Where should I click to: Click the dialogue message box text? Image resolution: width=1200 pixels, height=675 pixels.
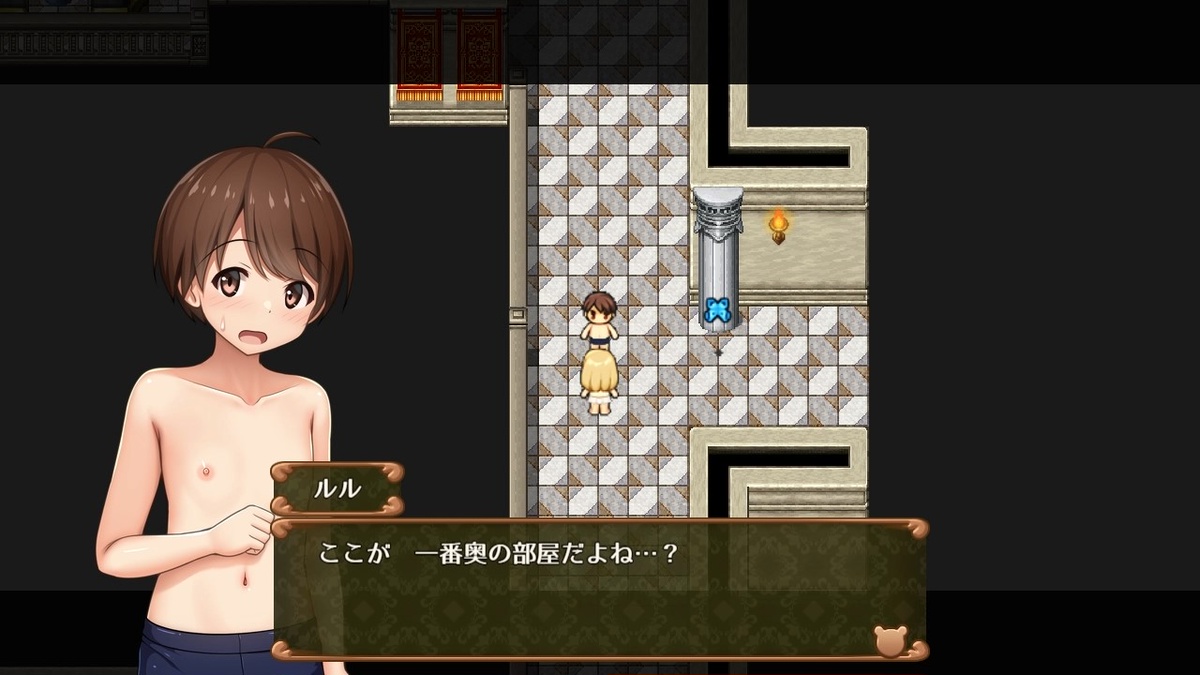[498, 553]
